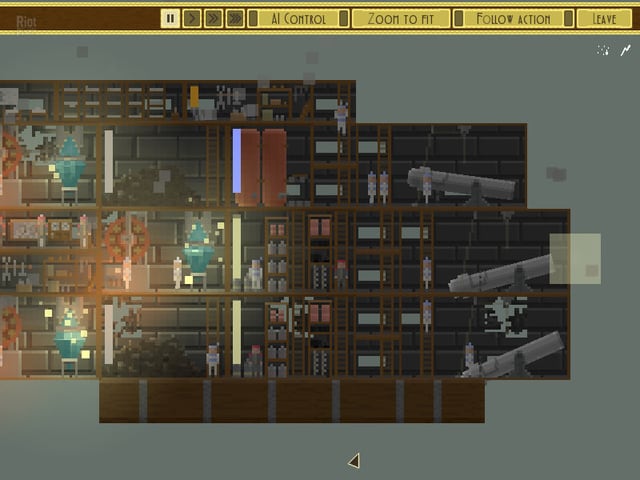Image resolution: width=640 pixels, height=480 pixels.
Task: Toggle the AI Control button
Action: pyautogui.click(x=299, y=18)
